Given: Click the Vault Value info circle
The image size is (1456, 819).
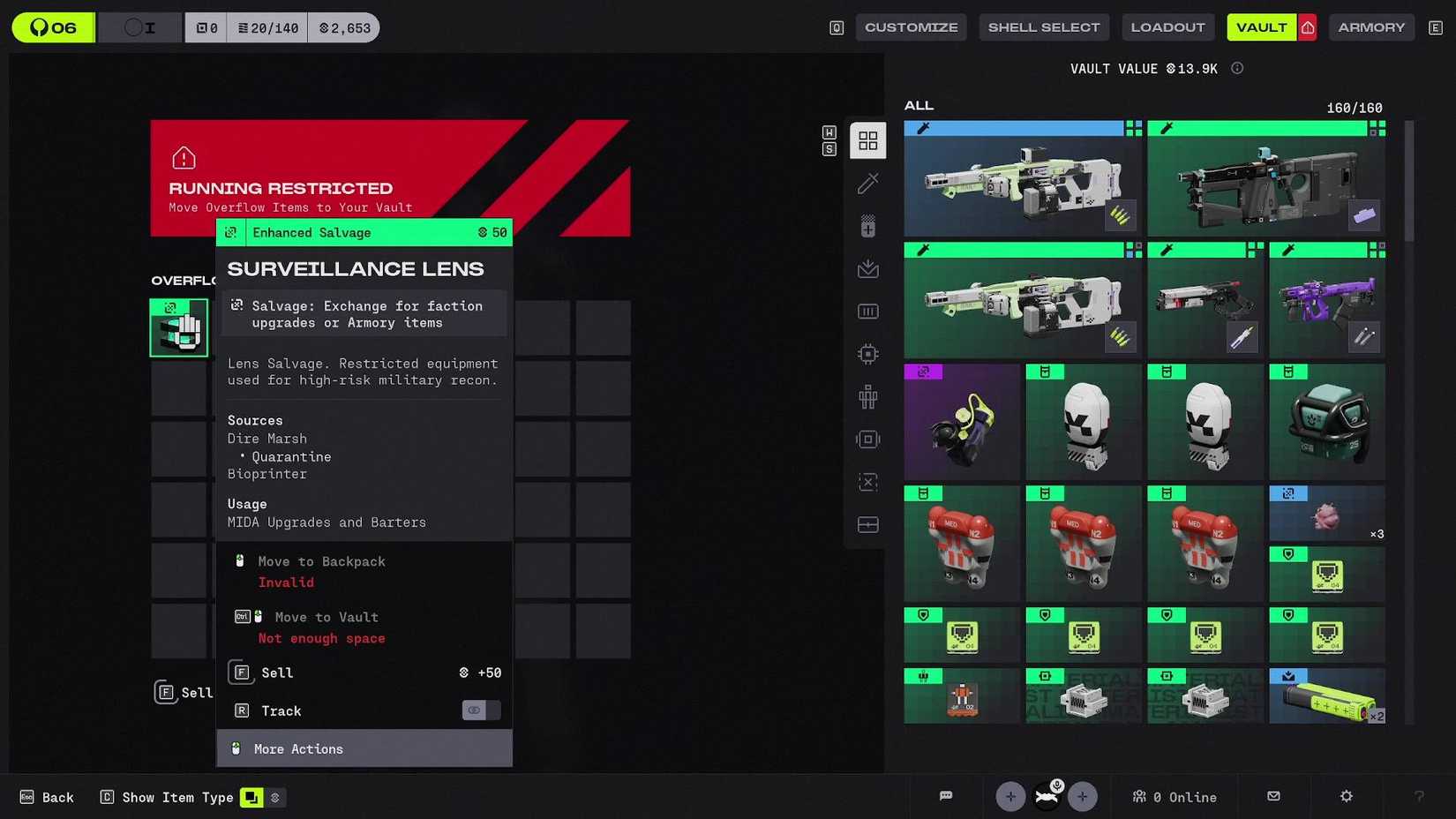Looking at the screenshot, I should click(1237, 68).
